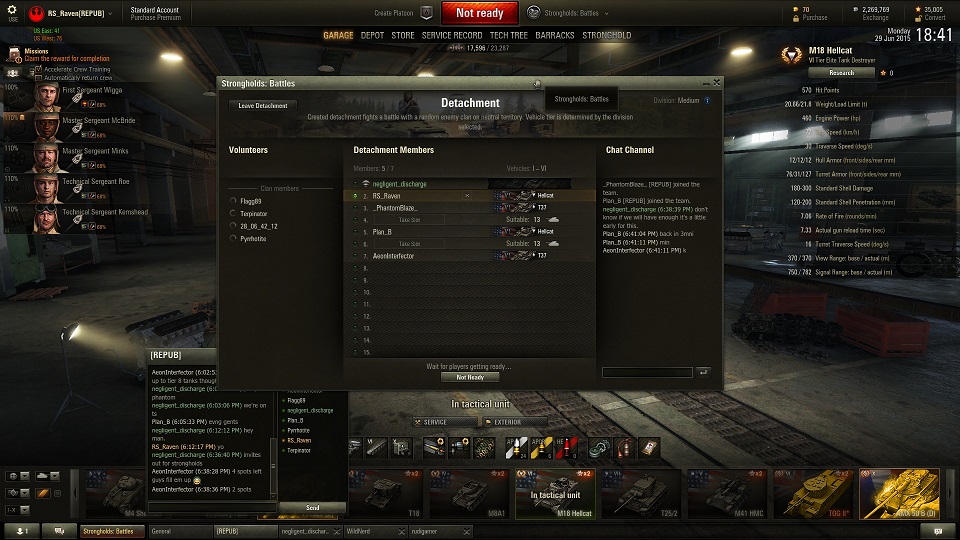Screen dimensions: 960x540
Task: Go to the Store tab
Action: (x=403, y=35)
